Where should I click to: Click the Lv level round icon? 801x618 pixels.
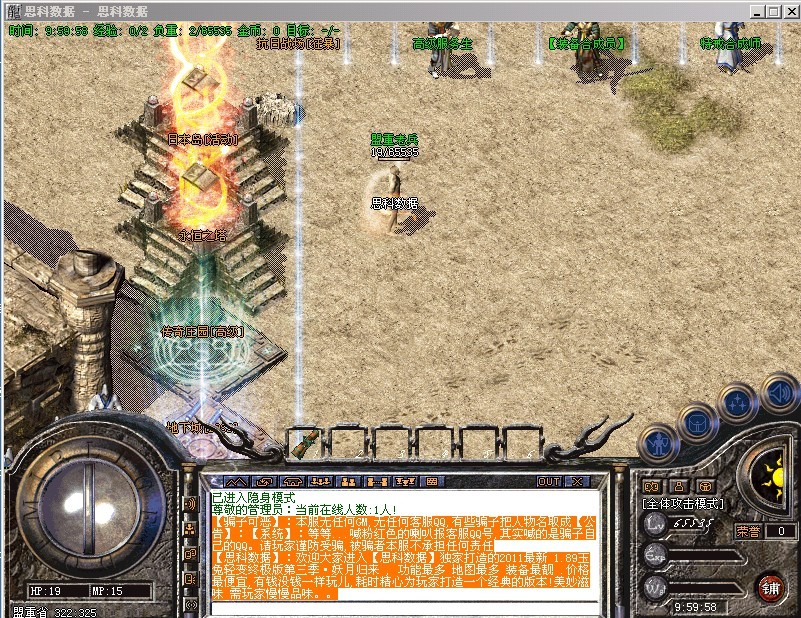tap(655, 524)
